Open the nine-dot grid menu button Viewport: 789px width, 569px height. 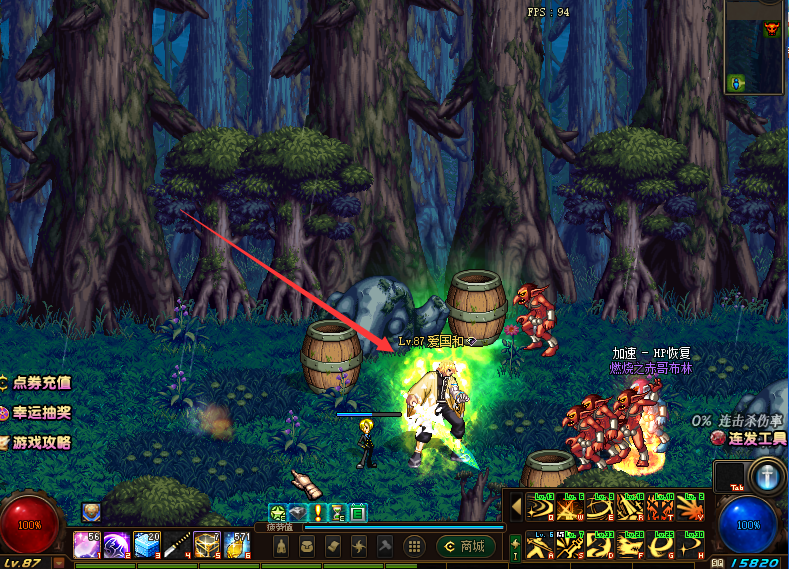point(413,546)
